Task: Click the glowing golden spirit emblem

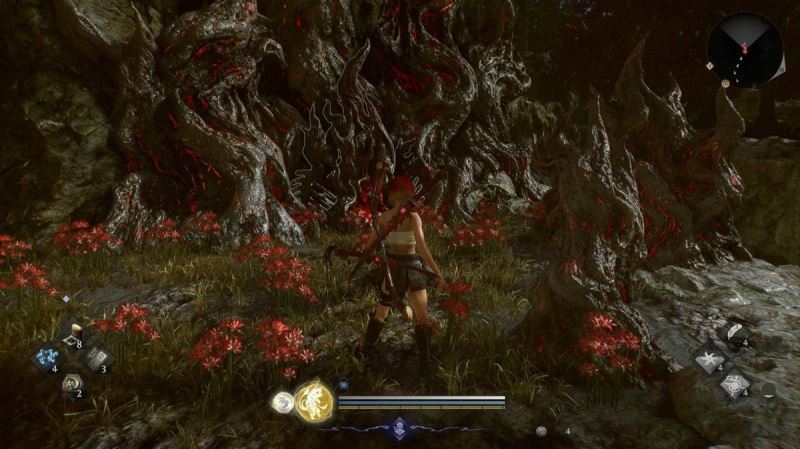Action: (x=314, y=401)
